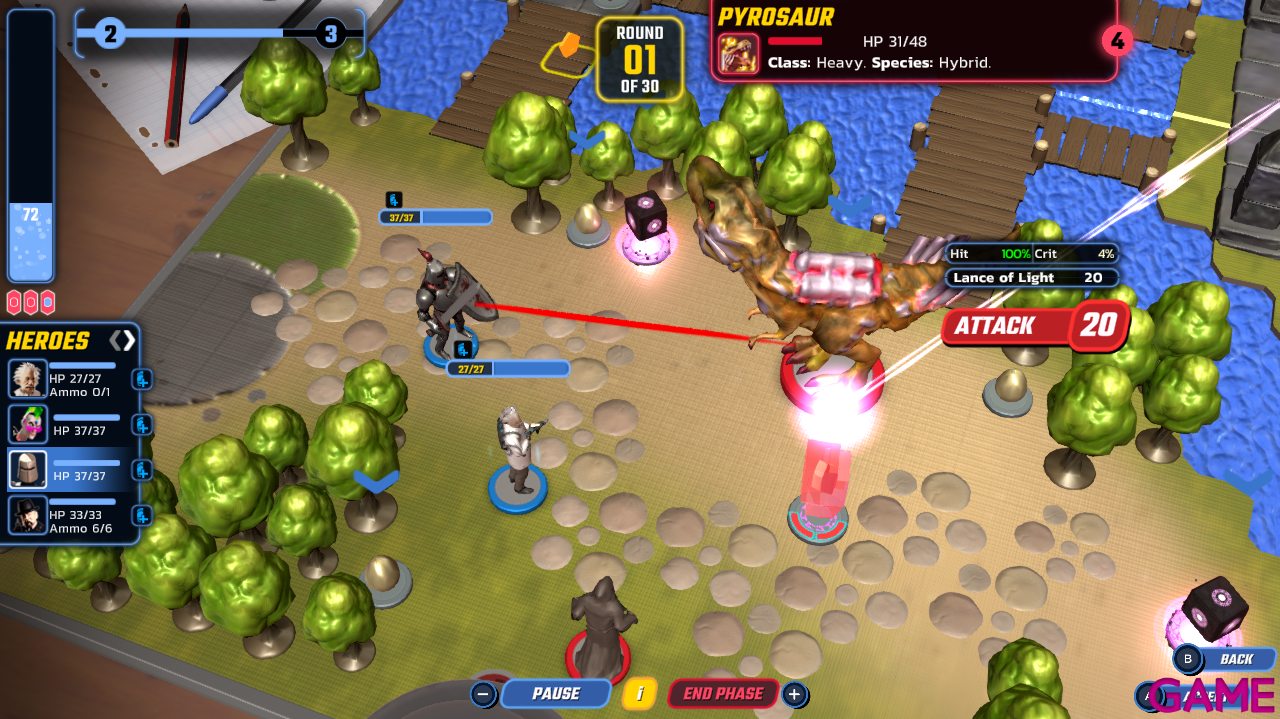Go back with the Back button
Viewport: 1280px width, 719px height.
click(x=1224, y=659)
